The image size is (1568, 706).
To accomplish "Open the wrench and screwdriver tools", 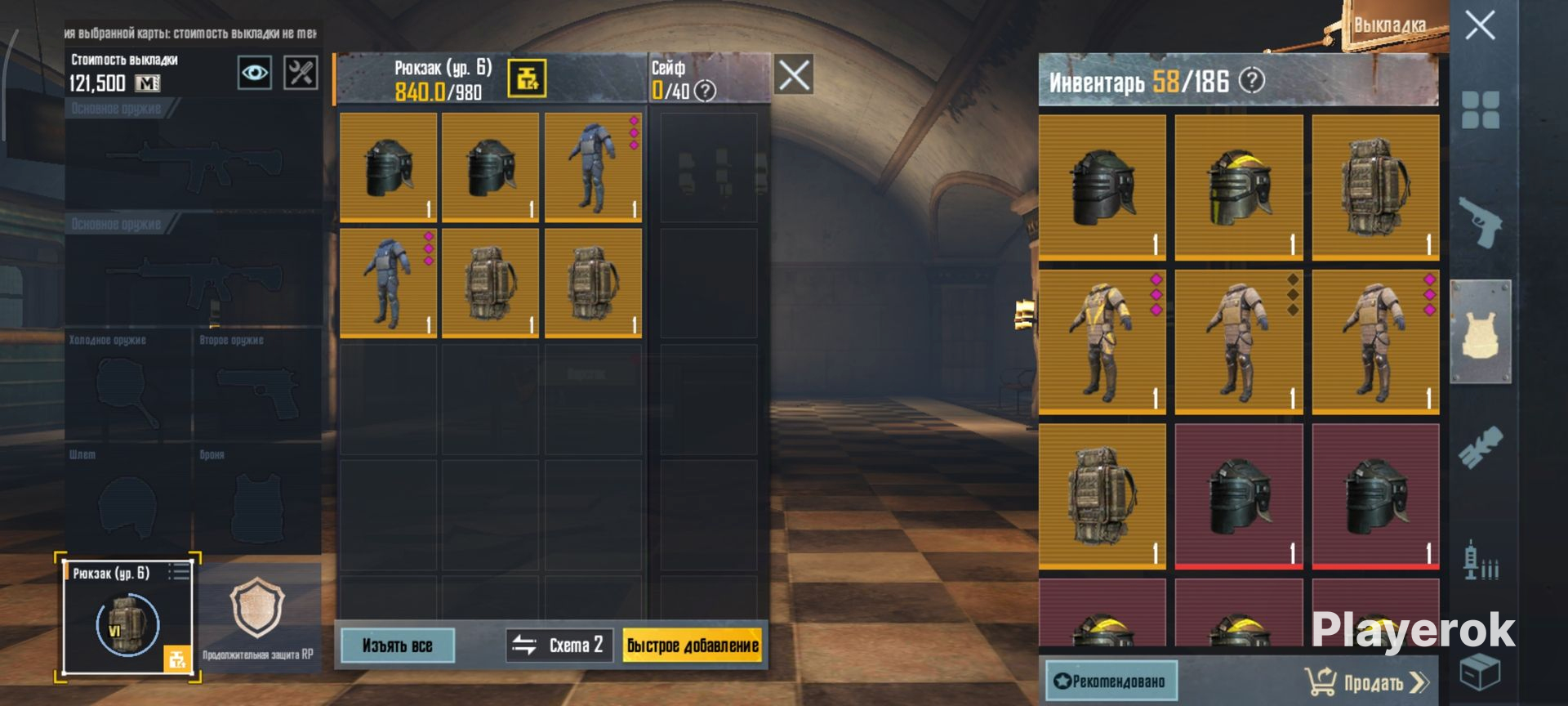I will click(301, 74).
